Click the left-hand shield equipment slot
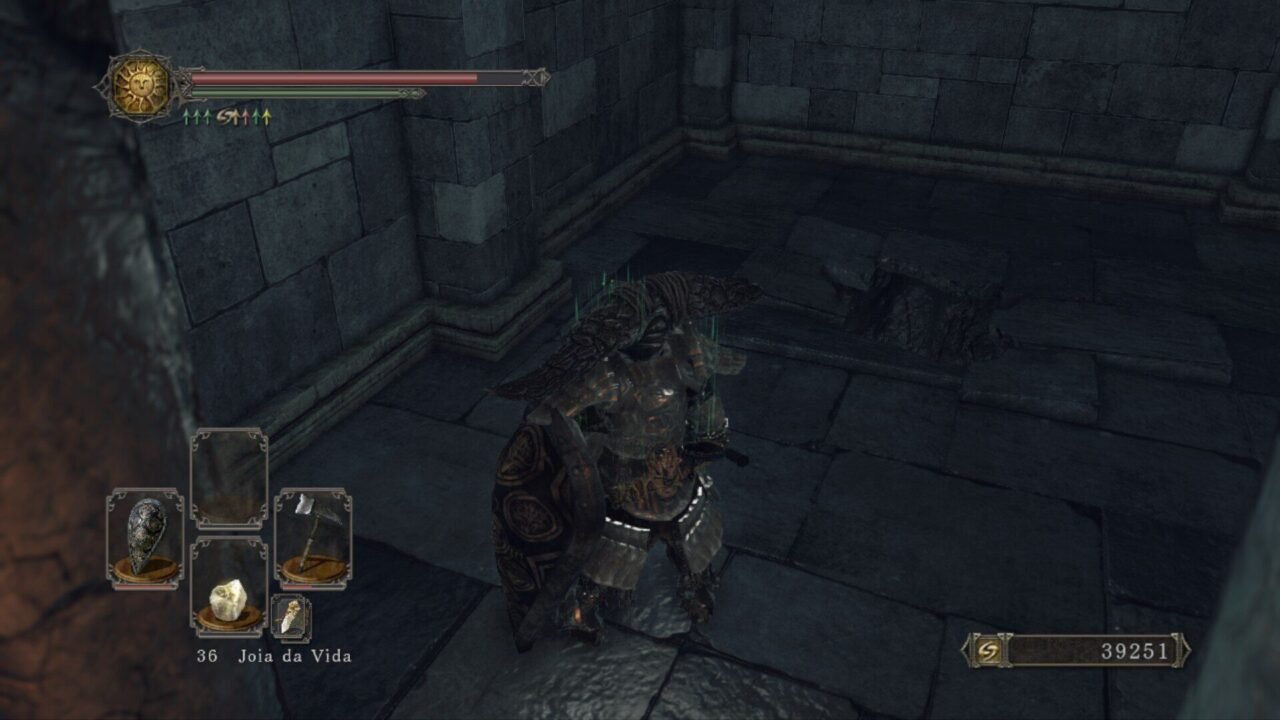The image size is (1280, 720). [x=145, y=538]
